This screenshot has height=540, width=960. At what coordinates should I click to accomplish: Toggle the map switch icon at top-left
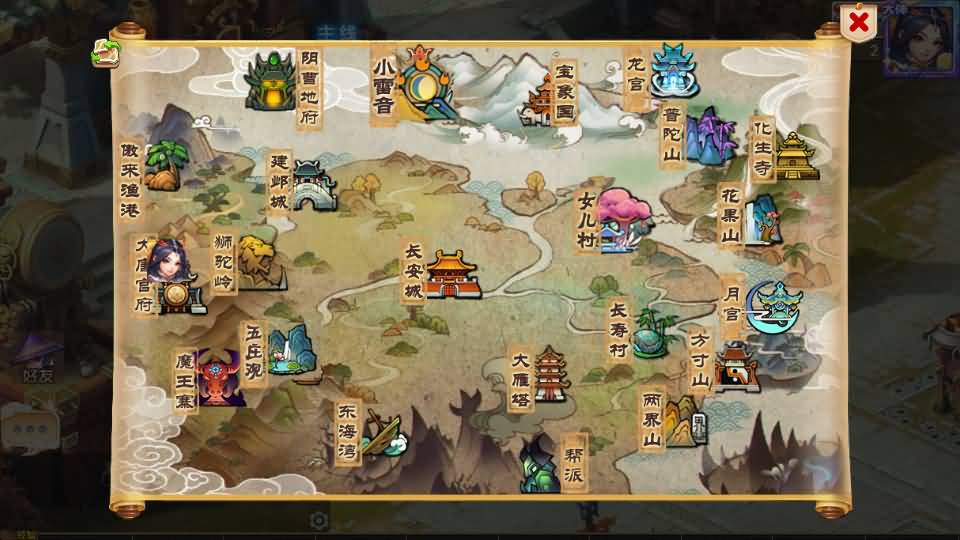click(105, 53)
